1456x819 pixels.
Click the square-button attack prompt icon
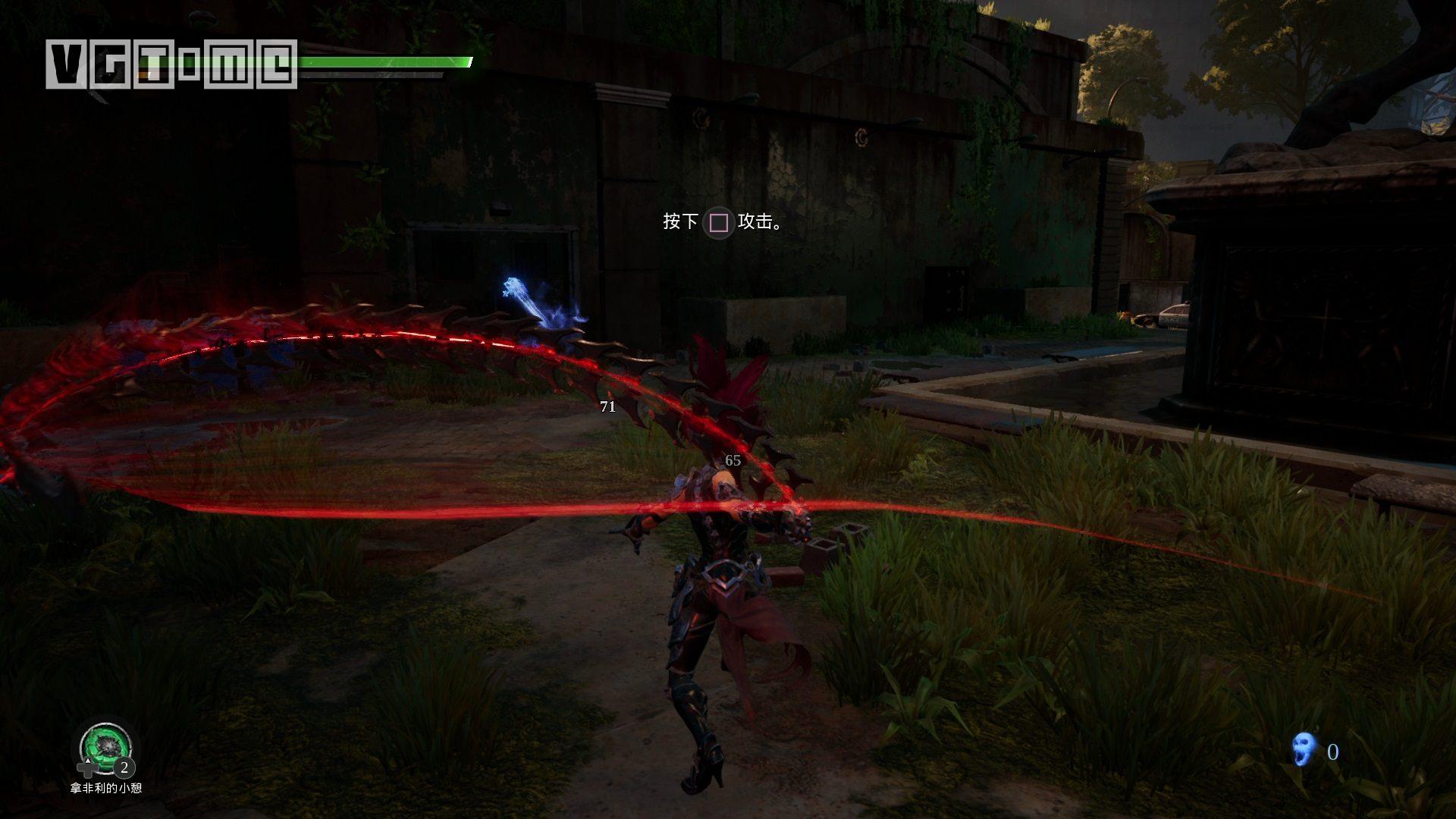point(717,224)
